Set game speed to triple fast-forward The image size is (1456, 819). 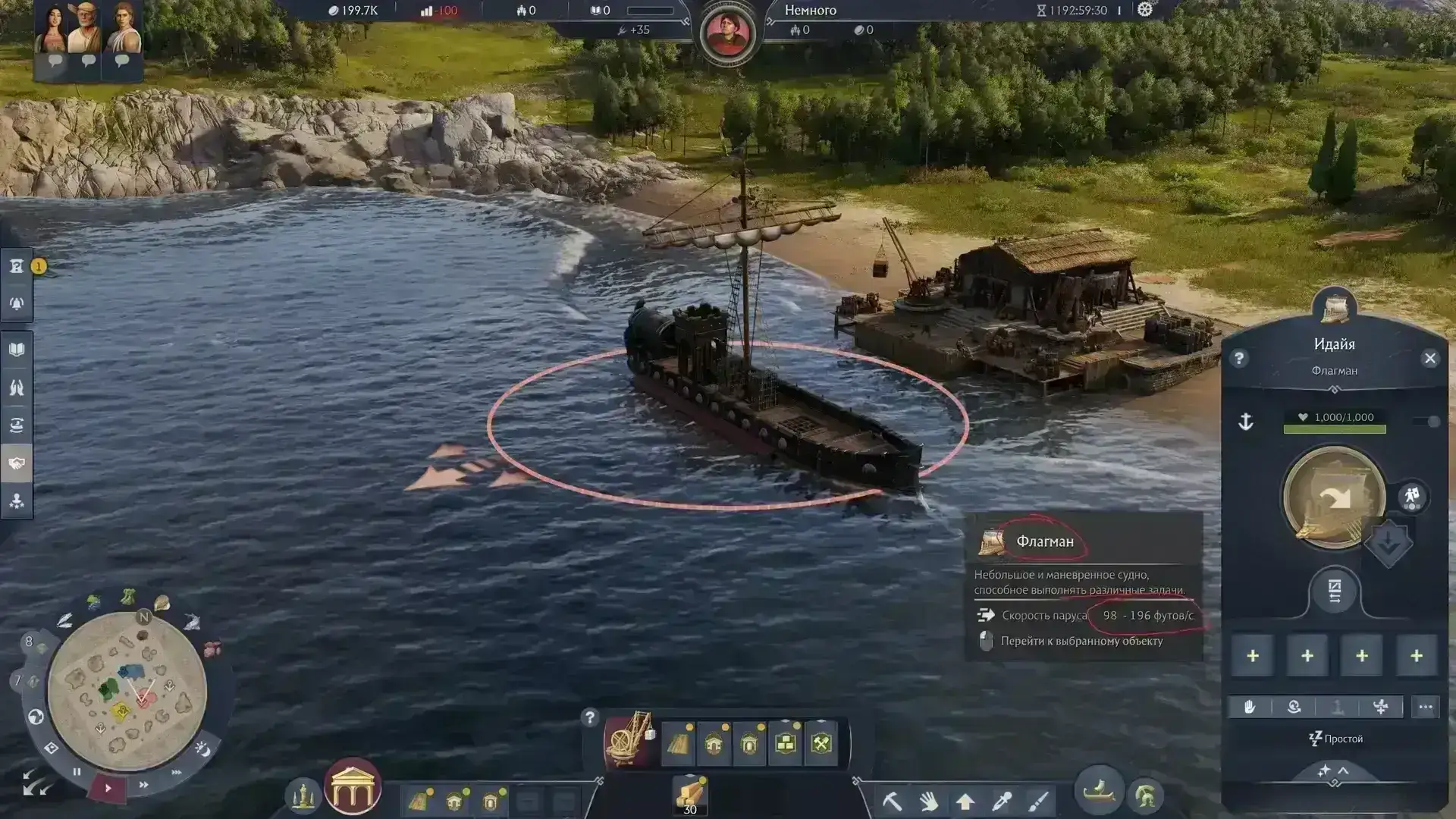(177, 773)
